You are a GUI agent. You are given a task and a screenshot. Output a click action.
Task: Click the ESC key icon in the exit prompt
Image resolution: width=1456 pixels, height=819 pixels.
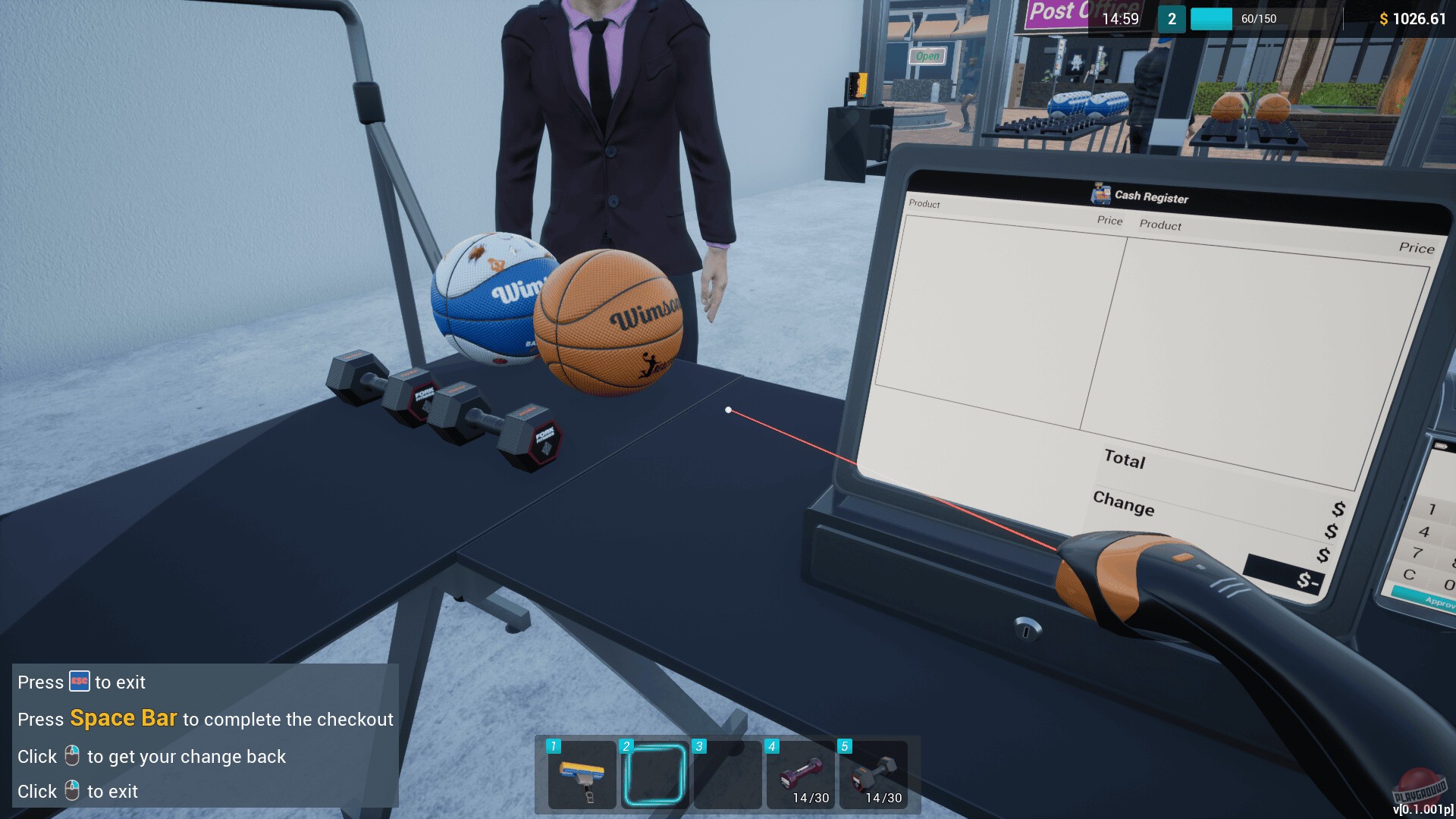tap(78, 682)
